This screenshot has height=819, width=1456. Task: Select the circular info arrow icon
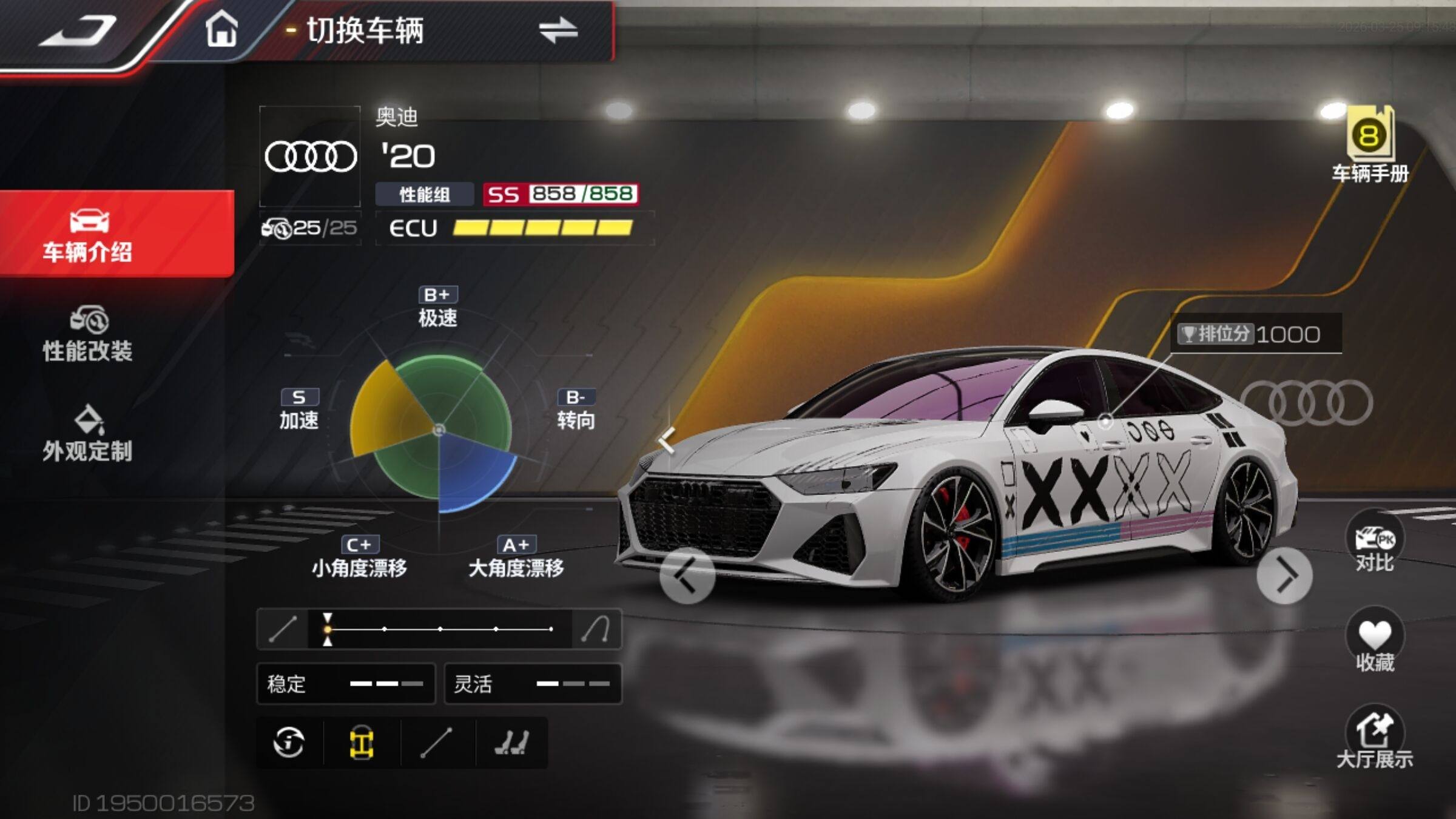pyautogui.click(x=289, y=743)
